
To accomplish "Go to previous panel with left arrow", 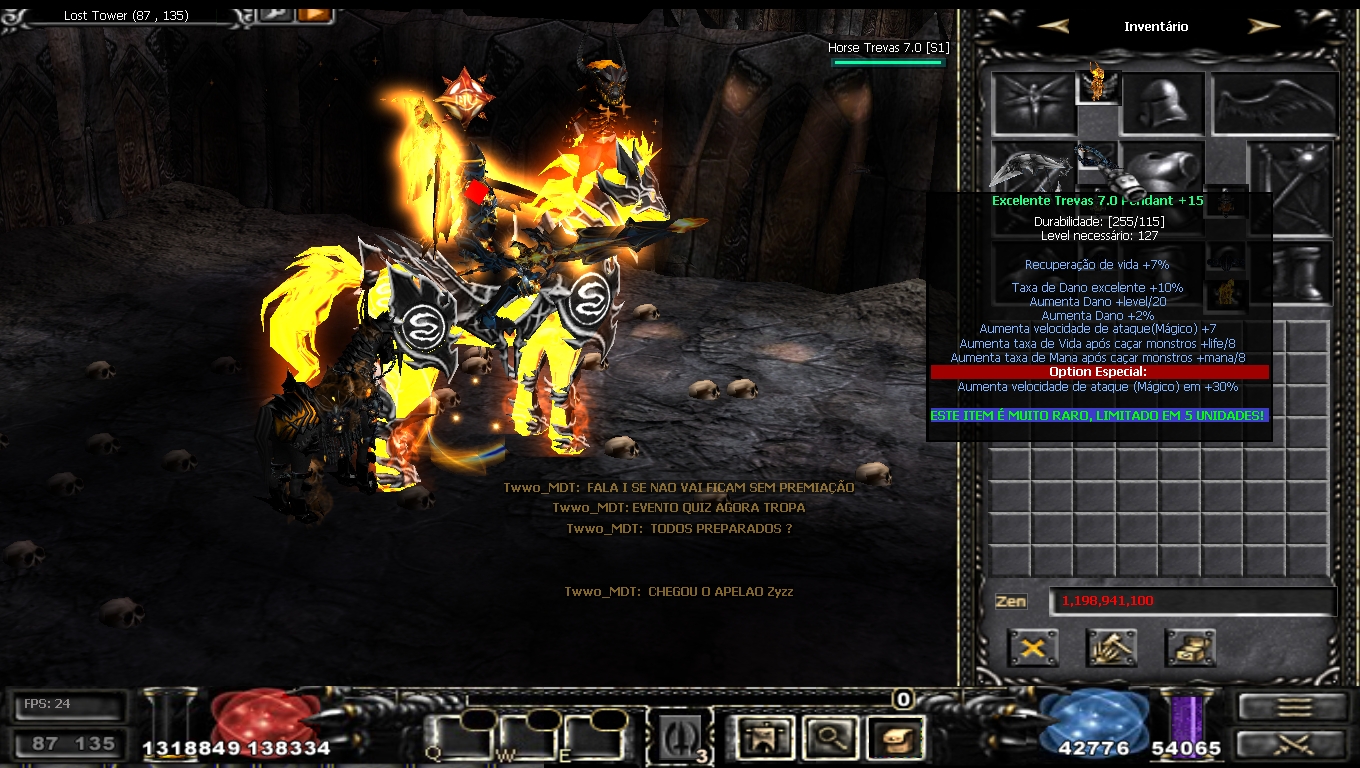I will [x=1054, y=27].
